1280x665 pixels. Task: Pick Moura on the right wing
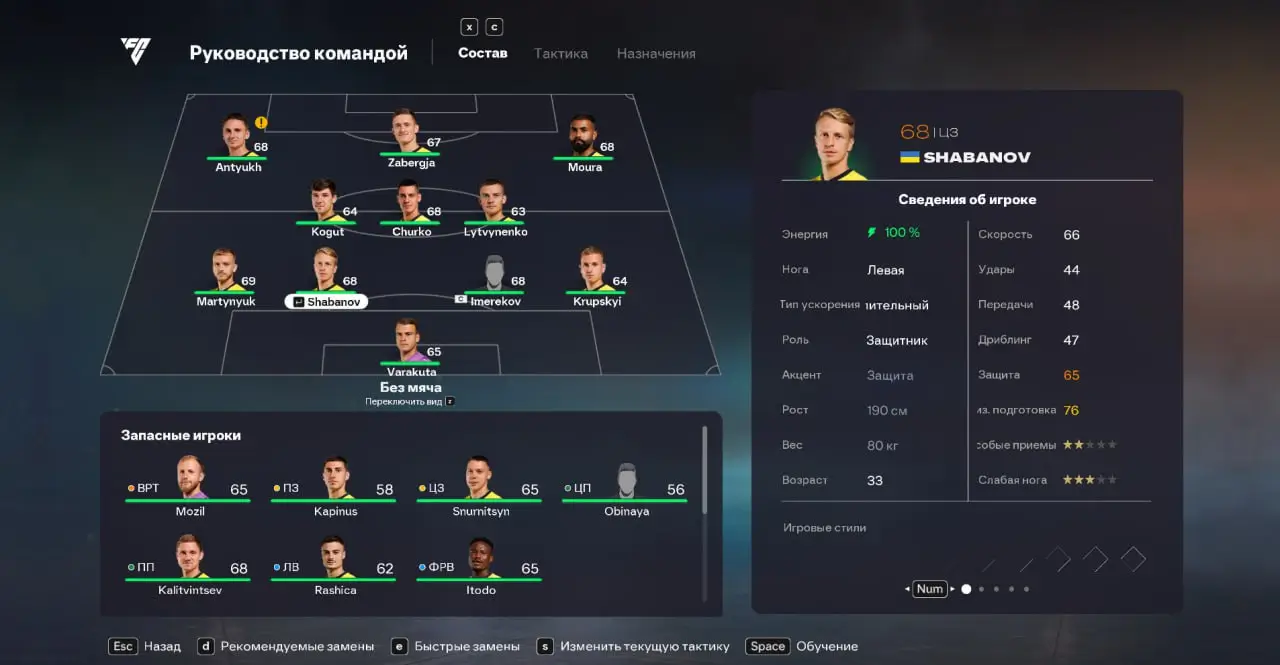(584, 140)
